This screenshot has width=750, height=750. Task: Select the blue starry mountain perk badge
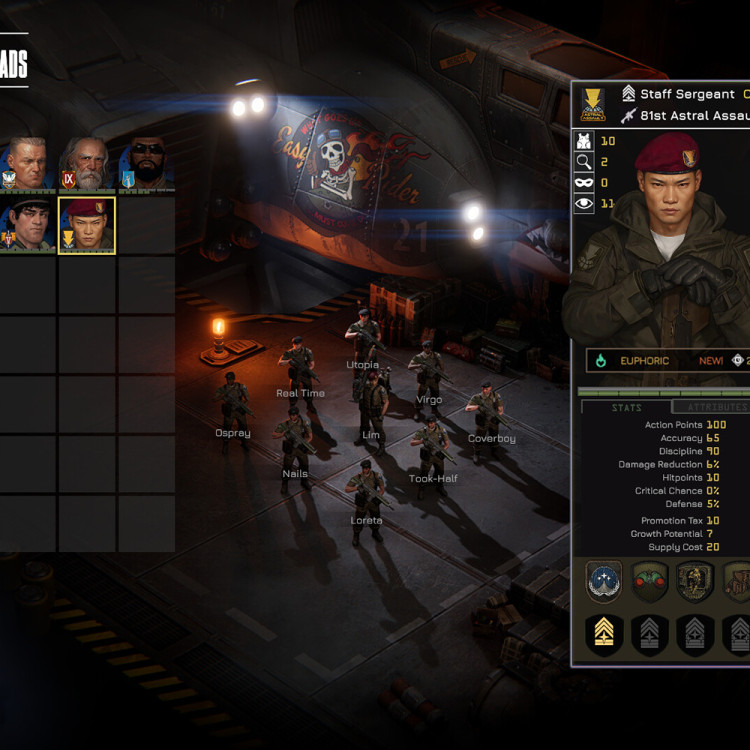click(x=603, y=582)
